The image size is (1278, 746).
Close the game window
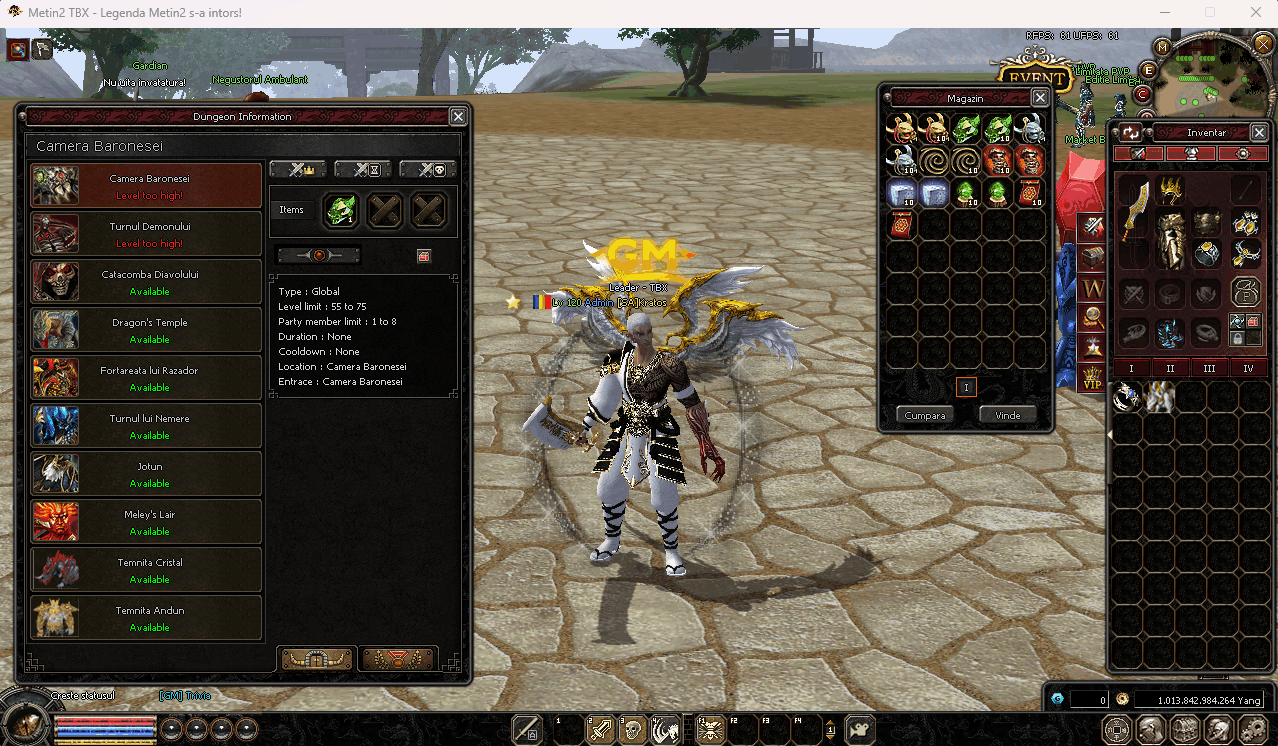point(1255,13)
